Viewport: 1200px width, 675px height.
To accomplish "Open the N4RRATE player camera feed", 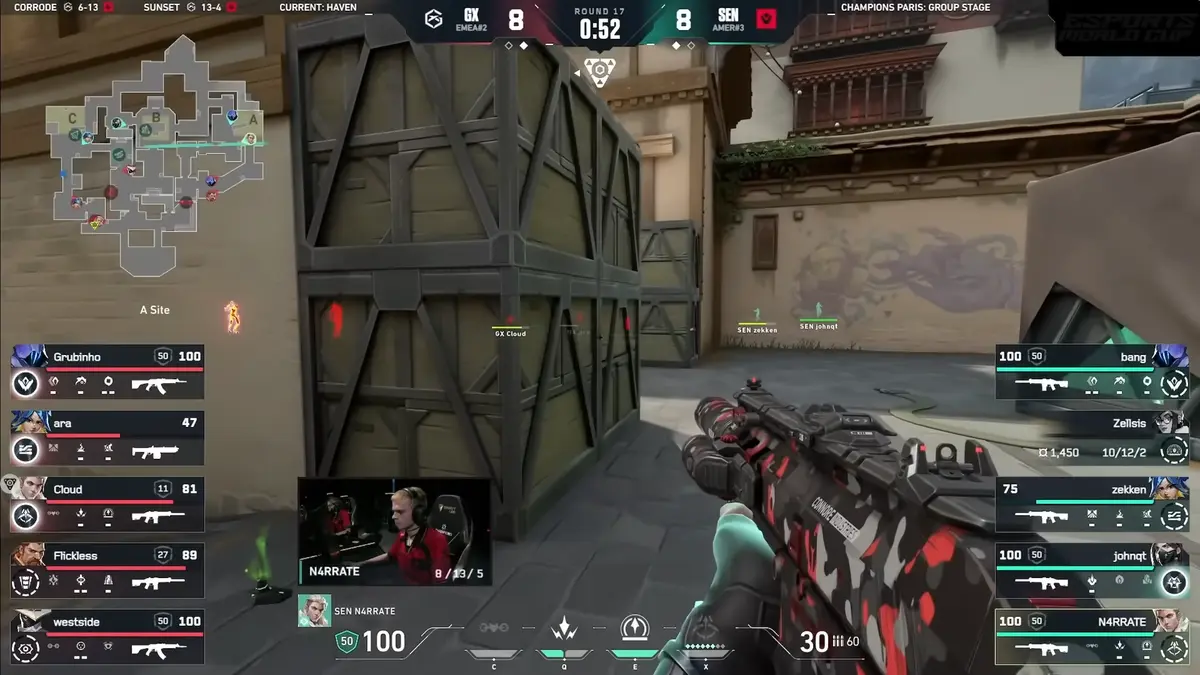I will 394,531.
